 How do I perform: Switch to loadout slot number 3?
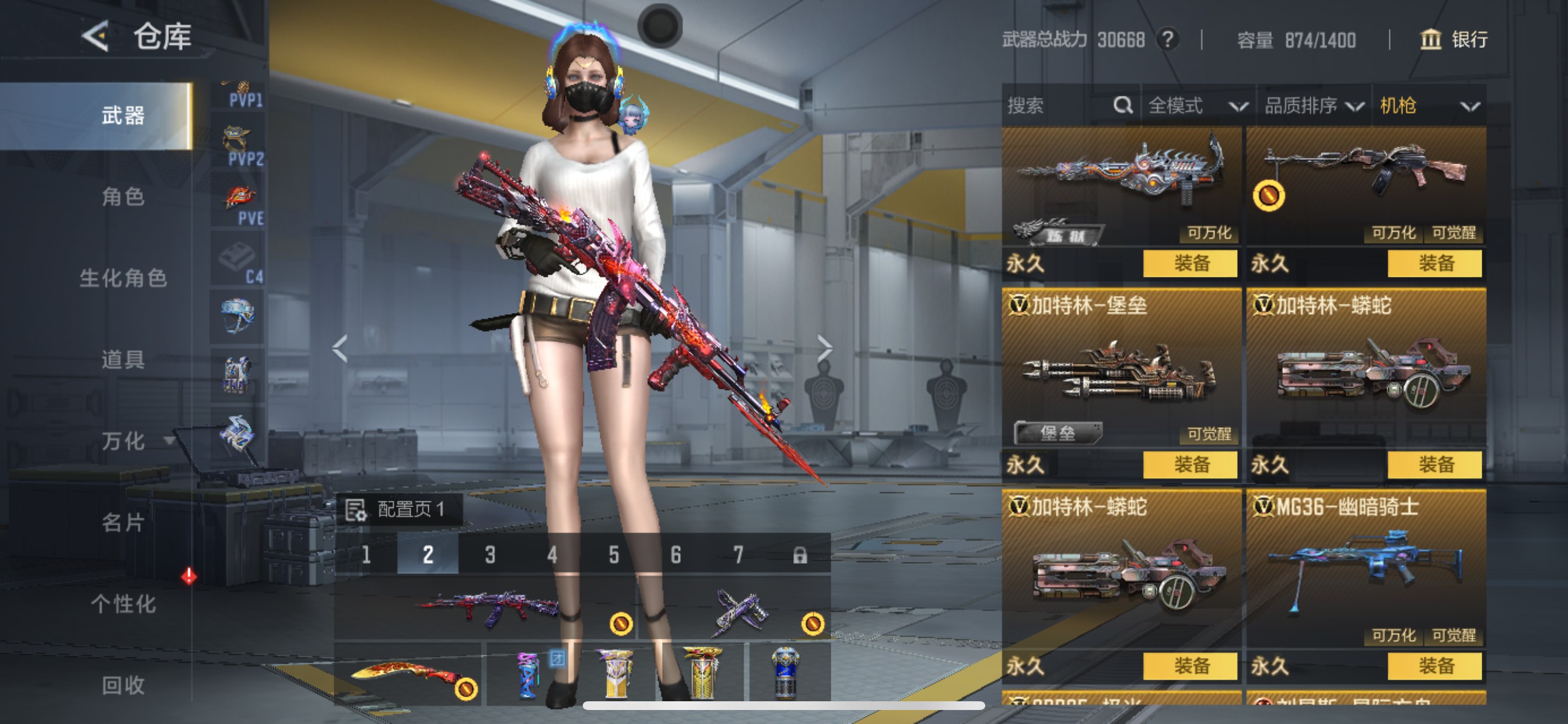pyautogui.click(x=490, y=554)
